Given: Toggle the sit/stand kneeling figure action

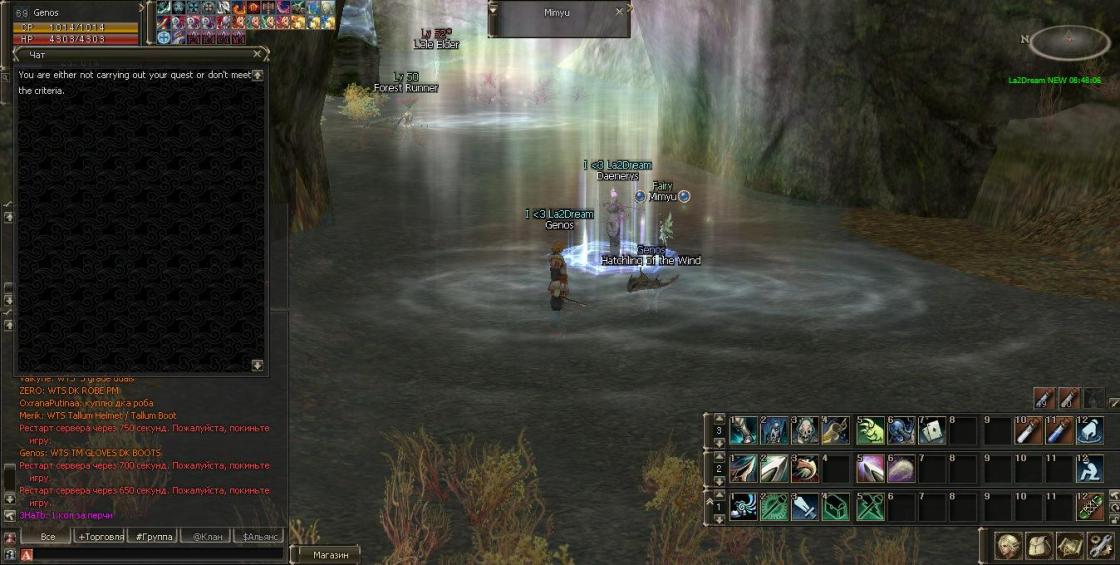Looking at the screenshot, I should point(1090,468).
